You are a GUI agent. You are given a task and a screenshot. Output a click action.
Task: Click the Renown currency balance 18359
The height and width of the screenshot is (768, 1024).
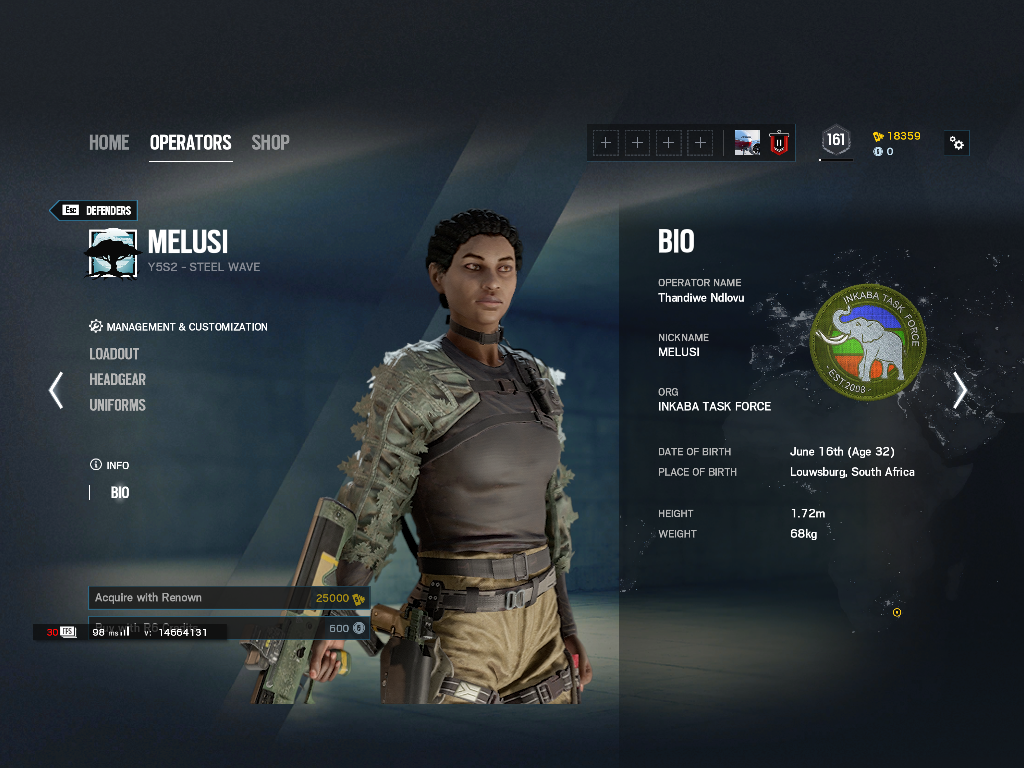(x=897, y=136)
